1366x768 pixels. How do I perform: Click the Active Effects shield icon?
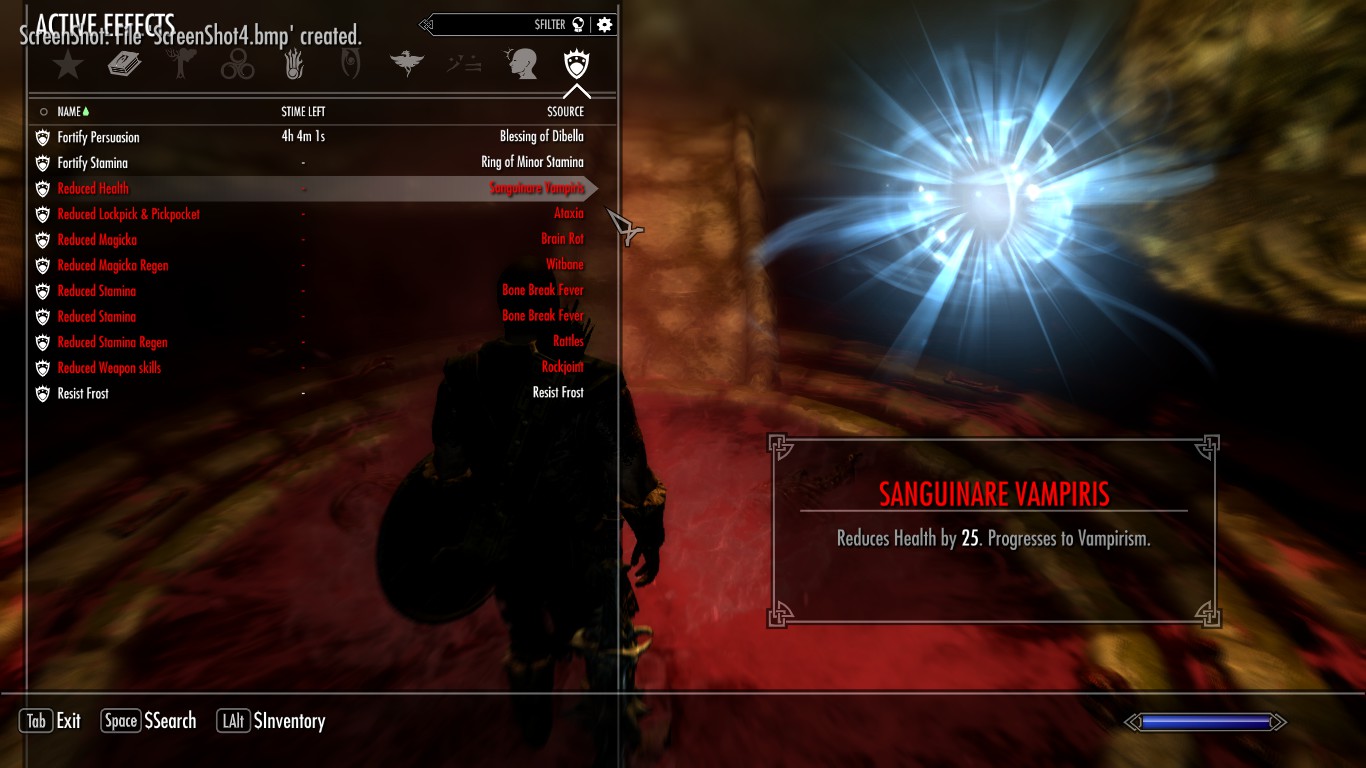tap(575, 63)
